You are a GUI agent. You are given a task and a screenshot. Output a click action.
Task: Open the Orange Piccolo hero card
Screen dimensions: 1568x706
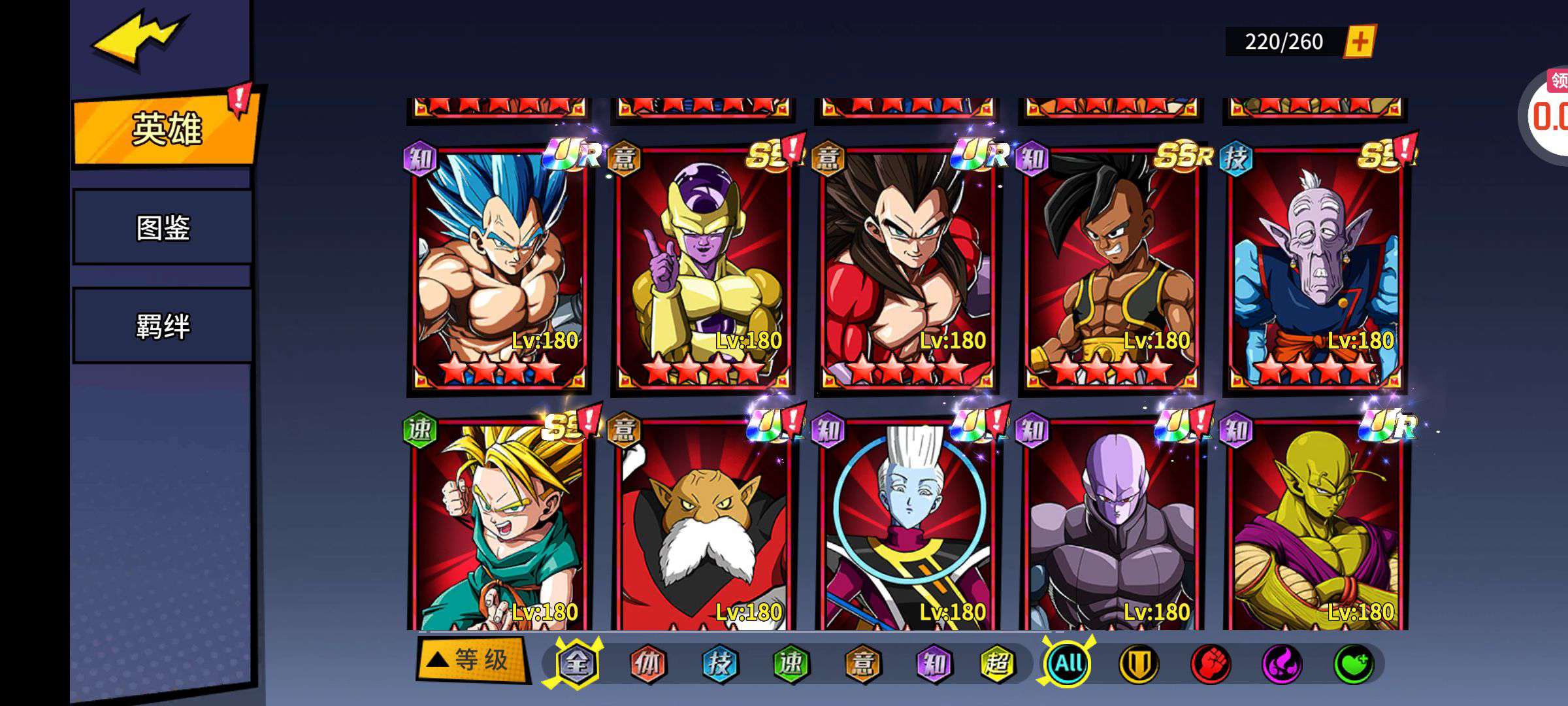(x=1315, y=529)
